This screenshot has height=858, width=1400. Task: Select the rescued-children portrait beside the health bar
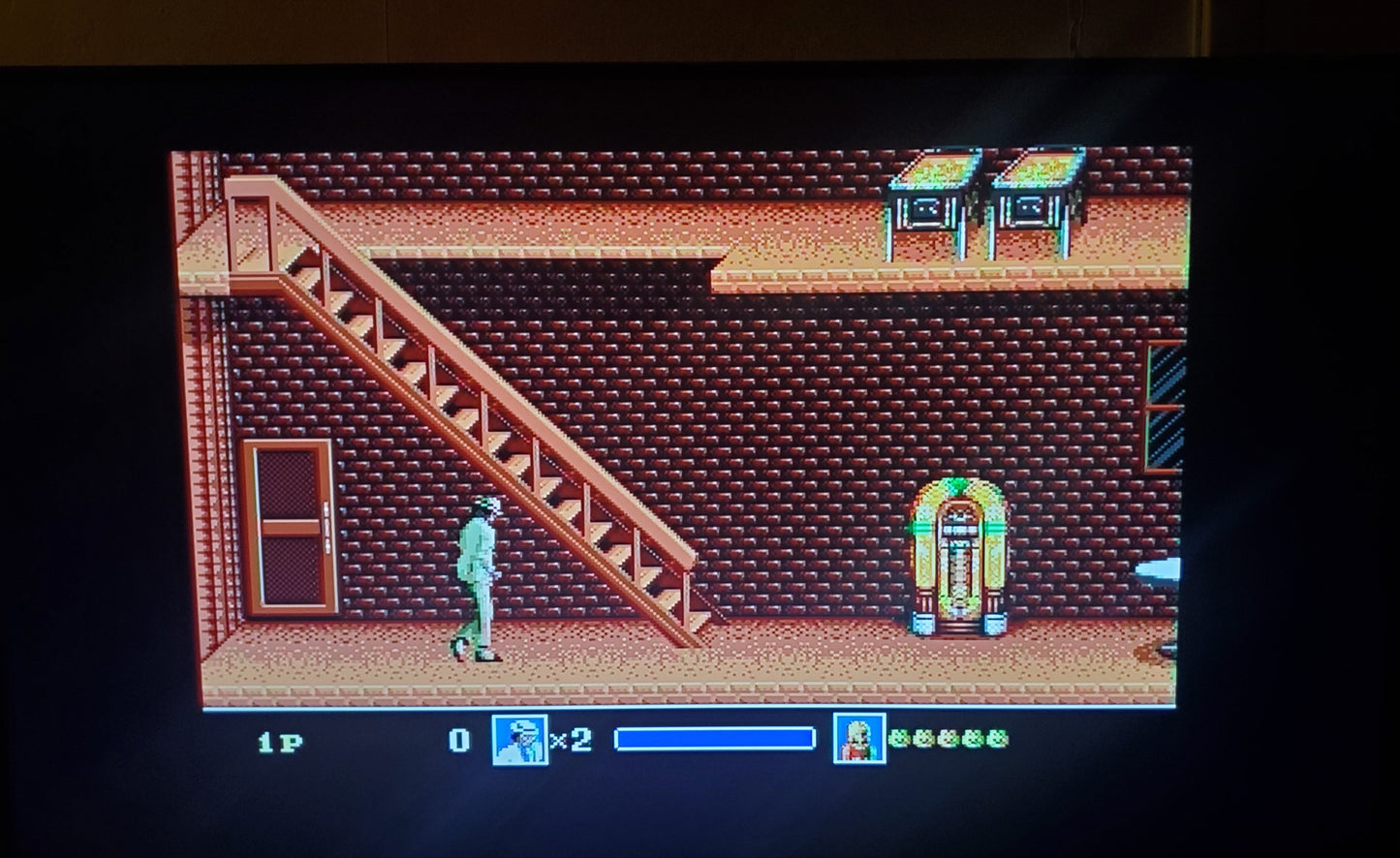point(859,741)
